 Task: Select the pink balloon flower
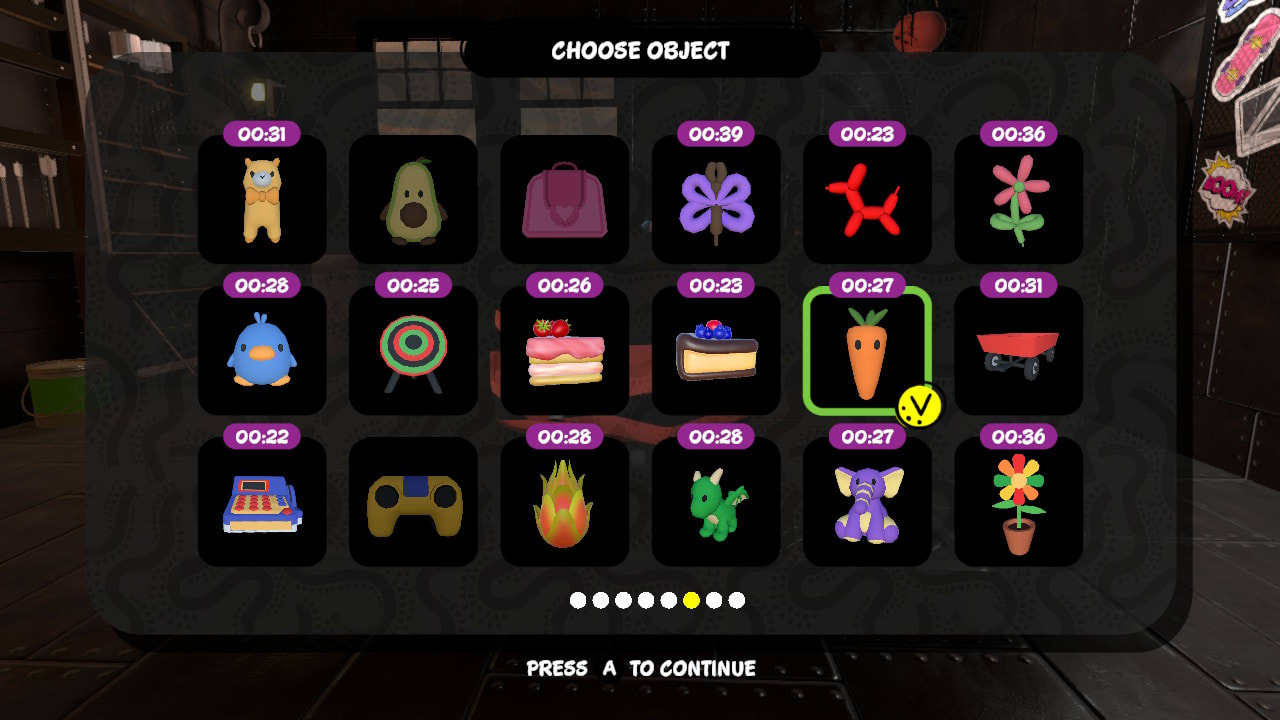coord(1018,201)
